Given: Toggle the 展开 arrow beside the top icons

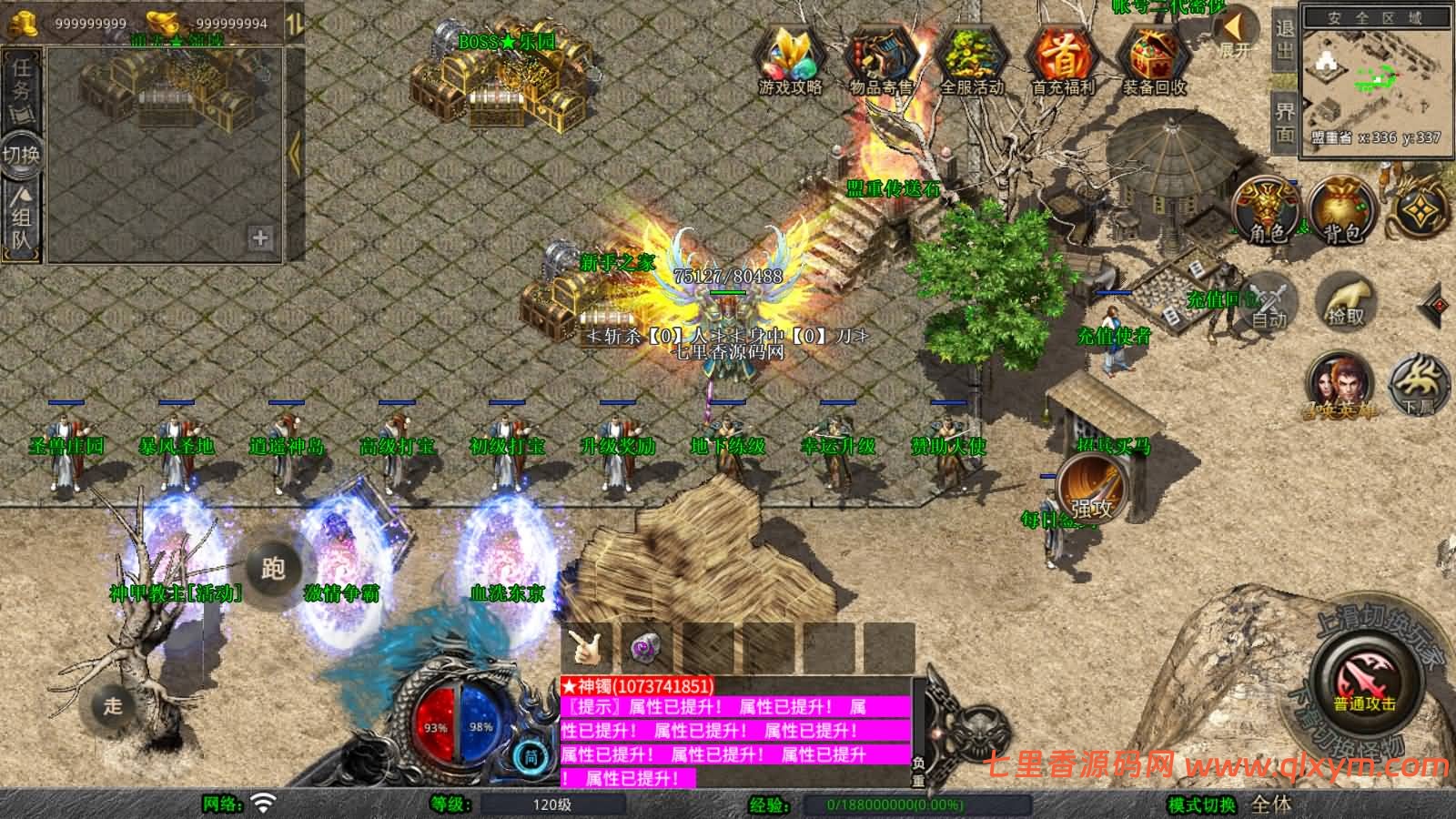Looking at the screenshot, I should pos(1238,34).
